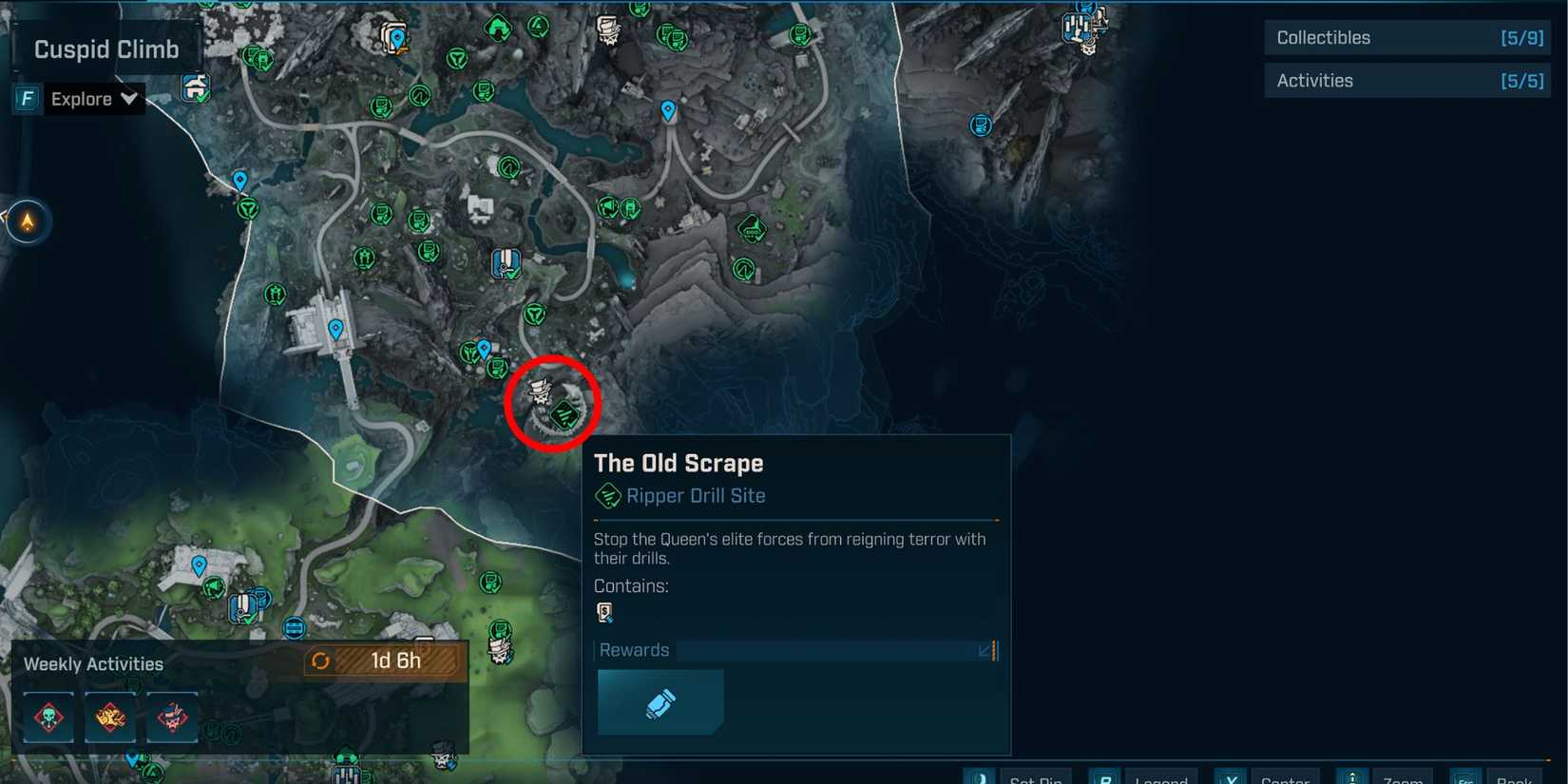Click the flaming middle Weekly Activity icon
Viewport: 1568px width, 784px height.
(109, 717)
